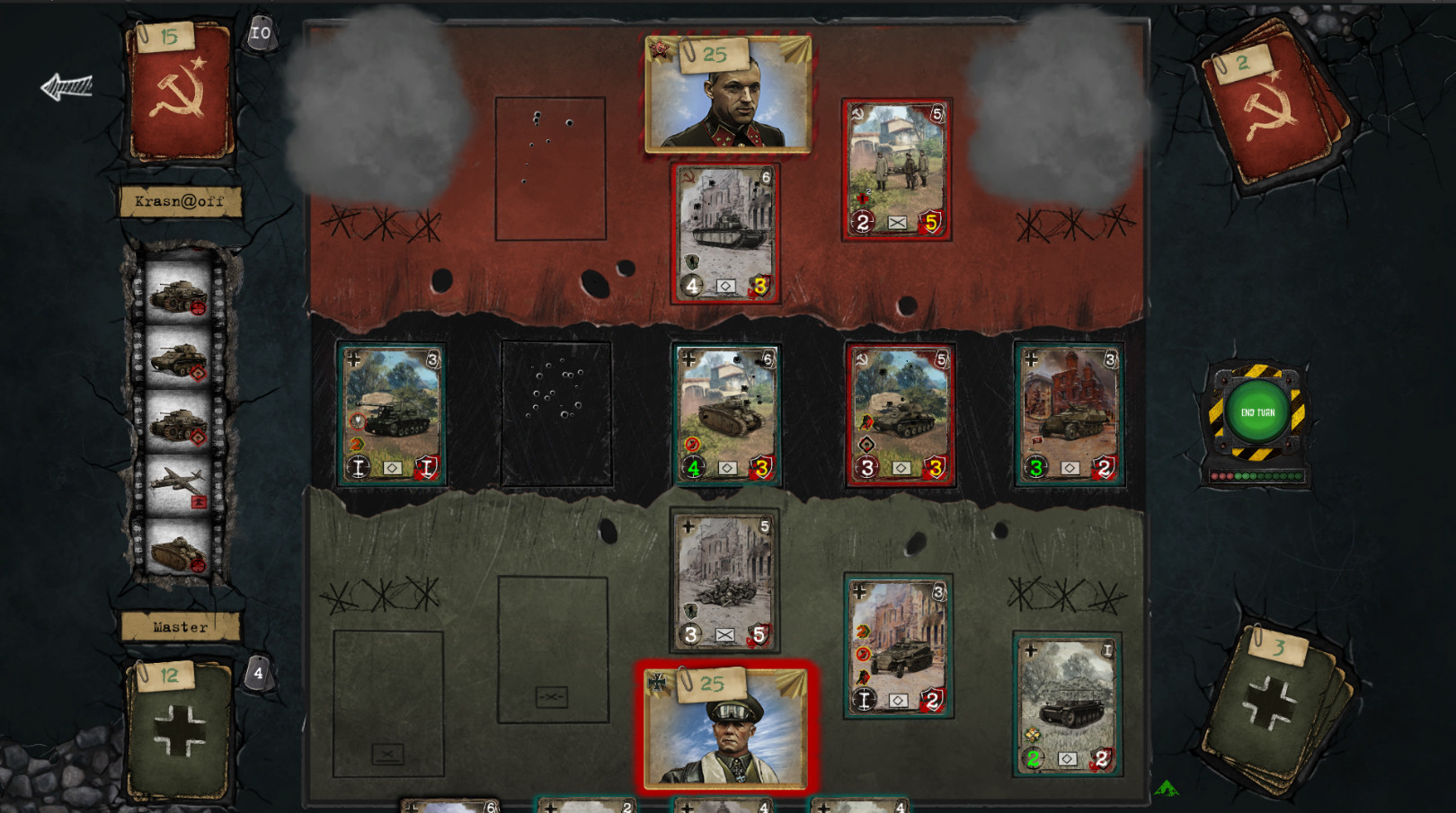The image size is (1456, 813).
Task: Click the red resource light under End Turn
Action: point(1215,476)
